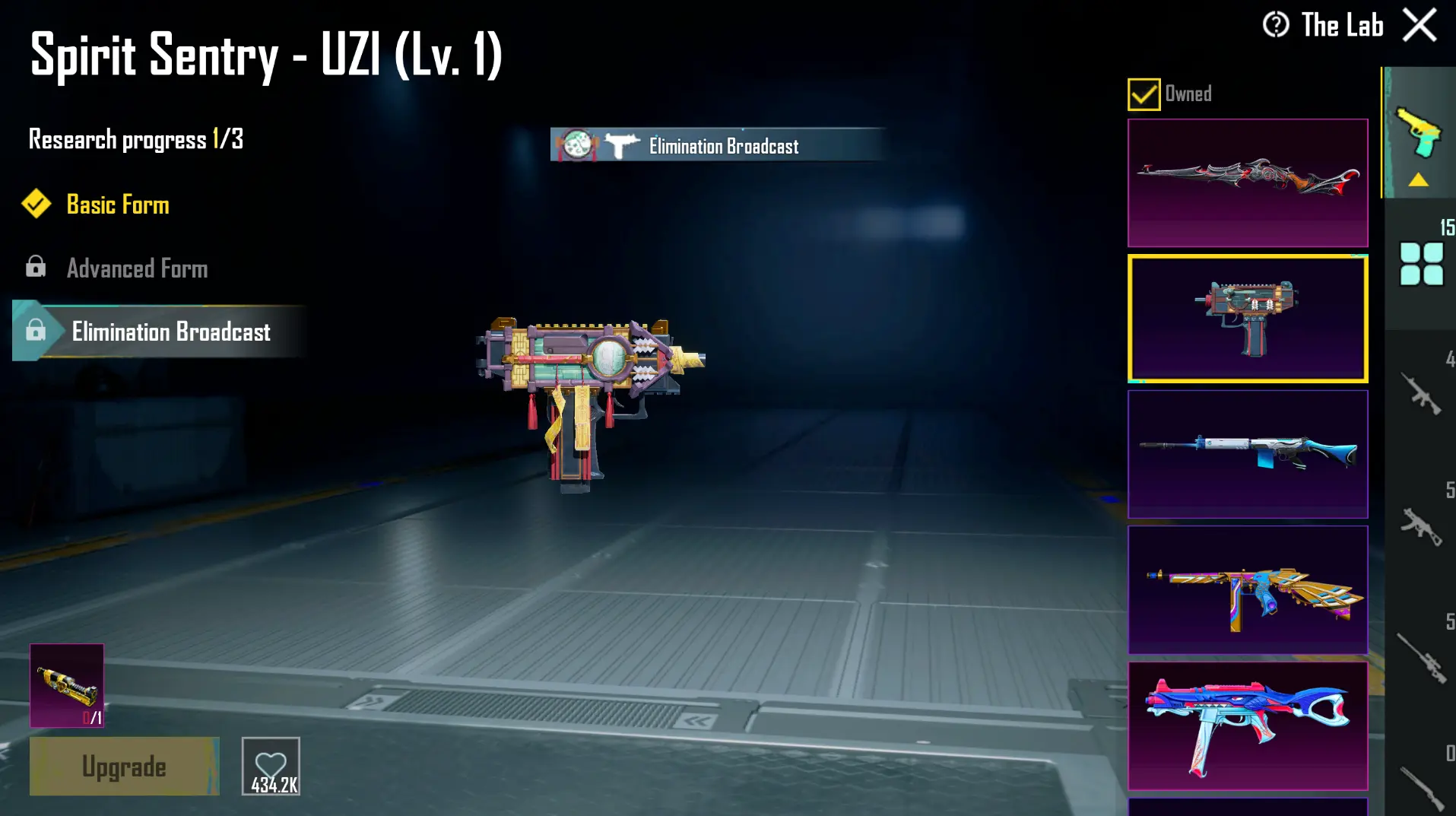
Task: Favorite the skin with the heart button
Action: [x=270, y=766]
